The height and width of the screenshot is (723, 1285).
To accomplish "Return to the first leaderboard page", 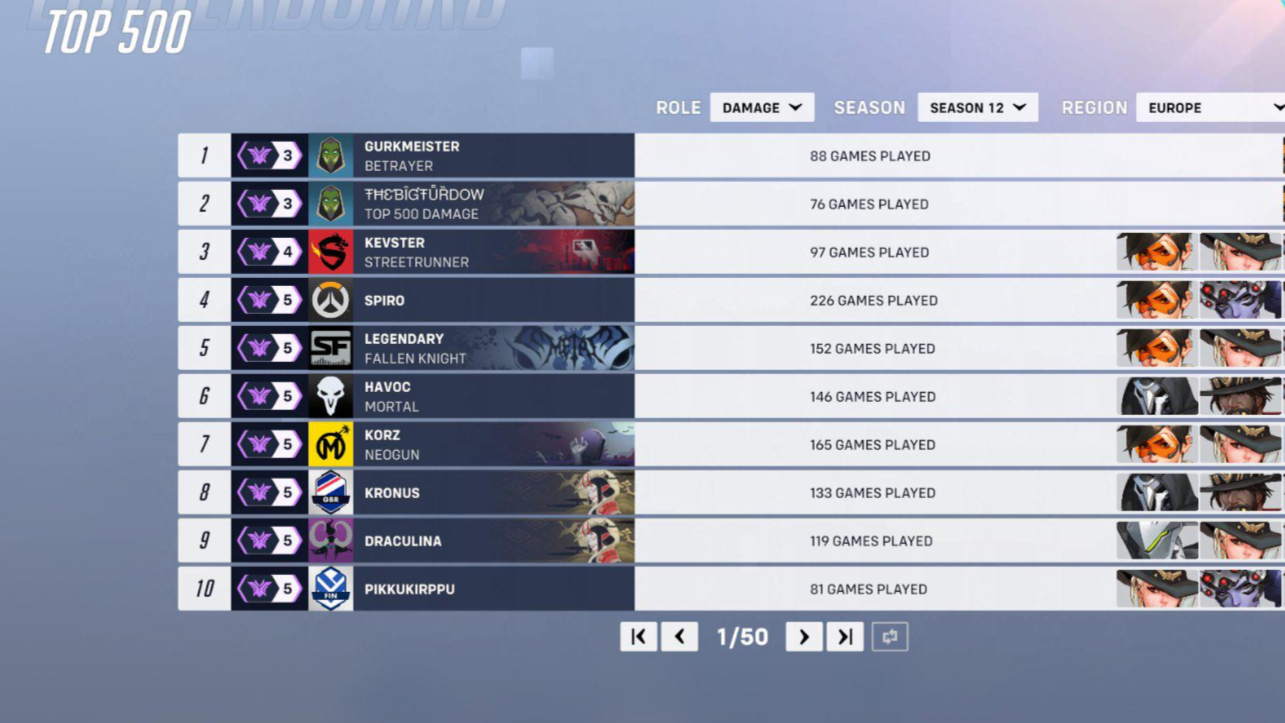I will (x=639, y=636).
